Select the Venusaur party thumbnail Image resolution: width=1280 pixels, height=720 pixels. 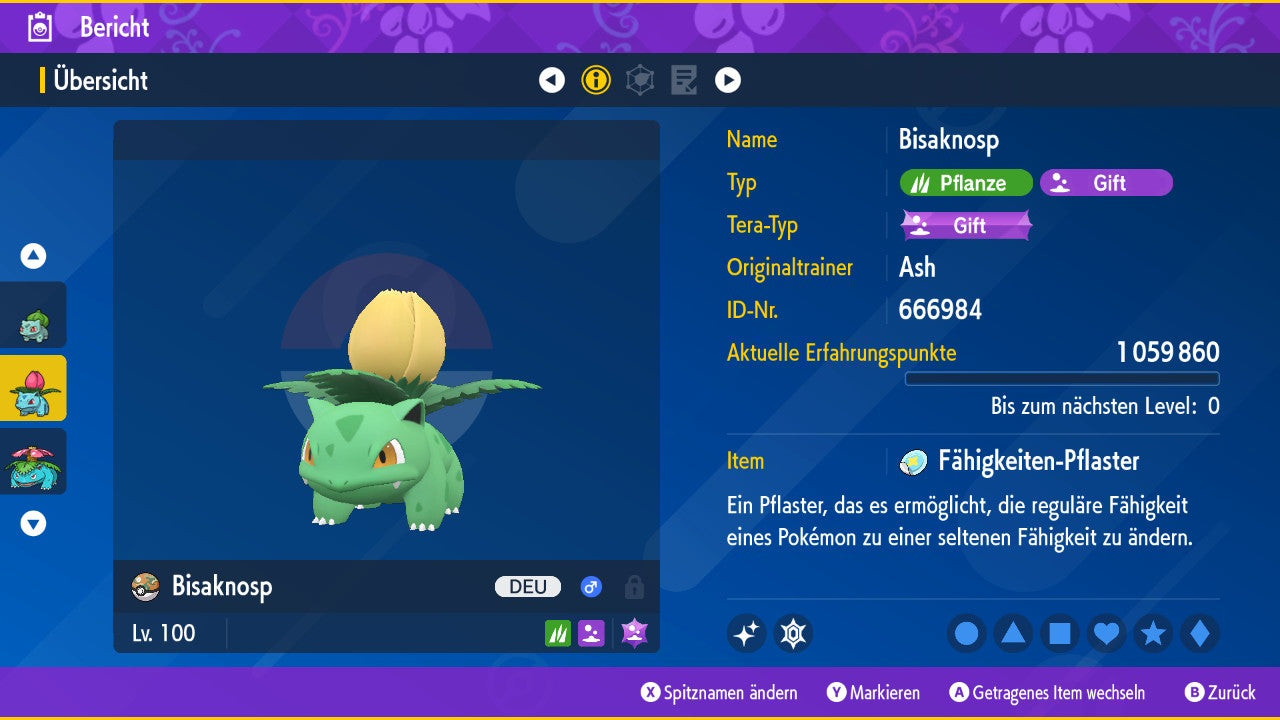[33, 461]
